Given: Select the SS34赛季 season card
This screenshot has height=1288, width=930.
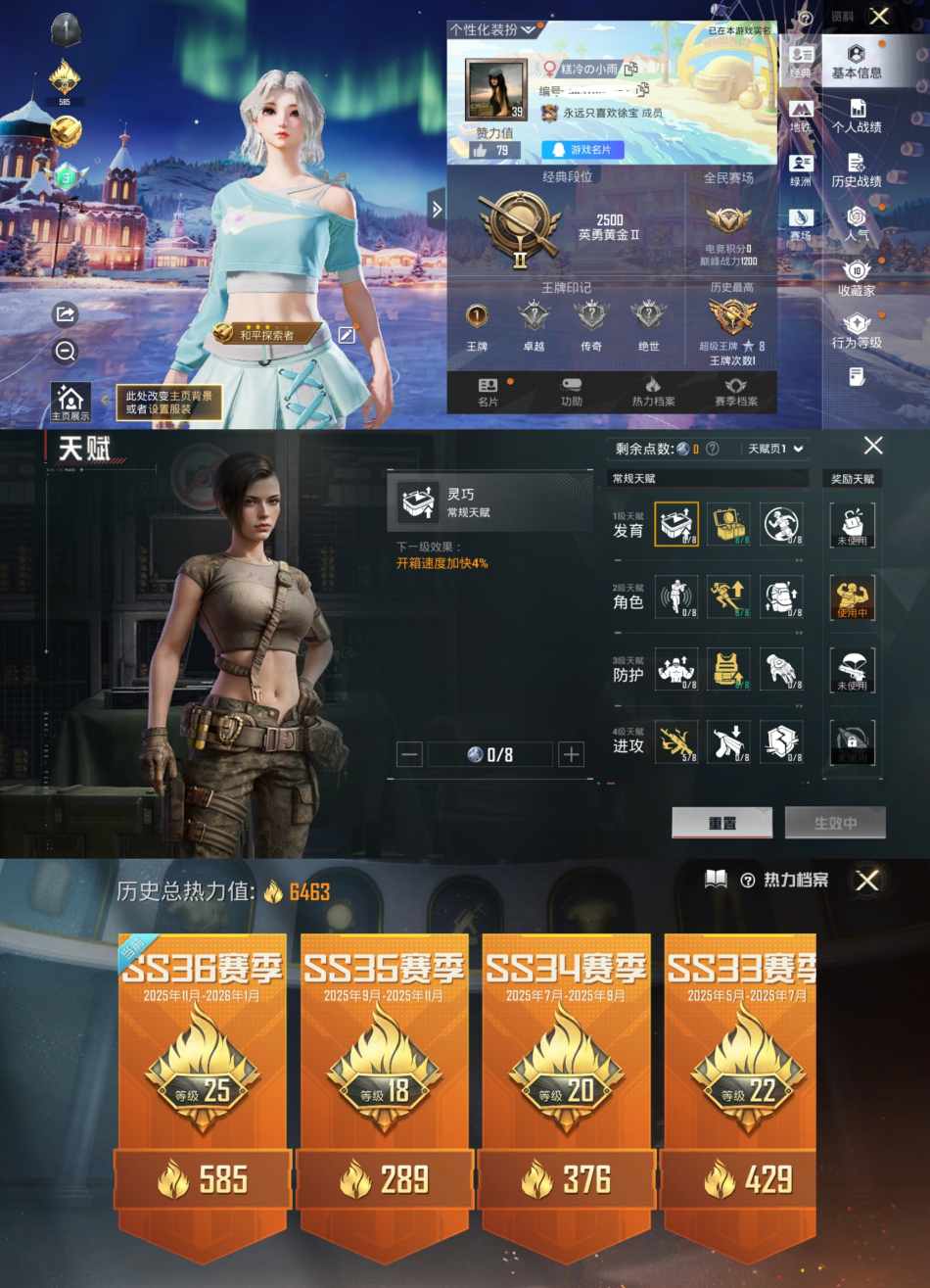Looking at the screenshot, I should [x=566, y=1077].
